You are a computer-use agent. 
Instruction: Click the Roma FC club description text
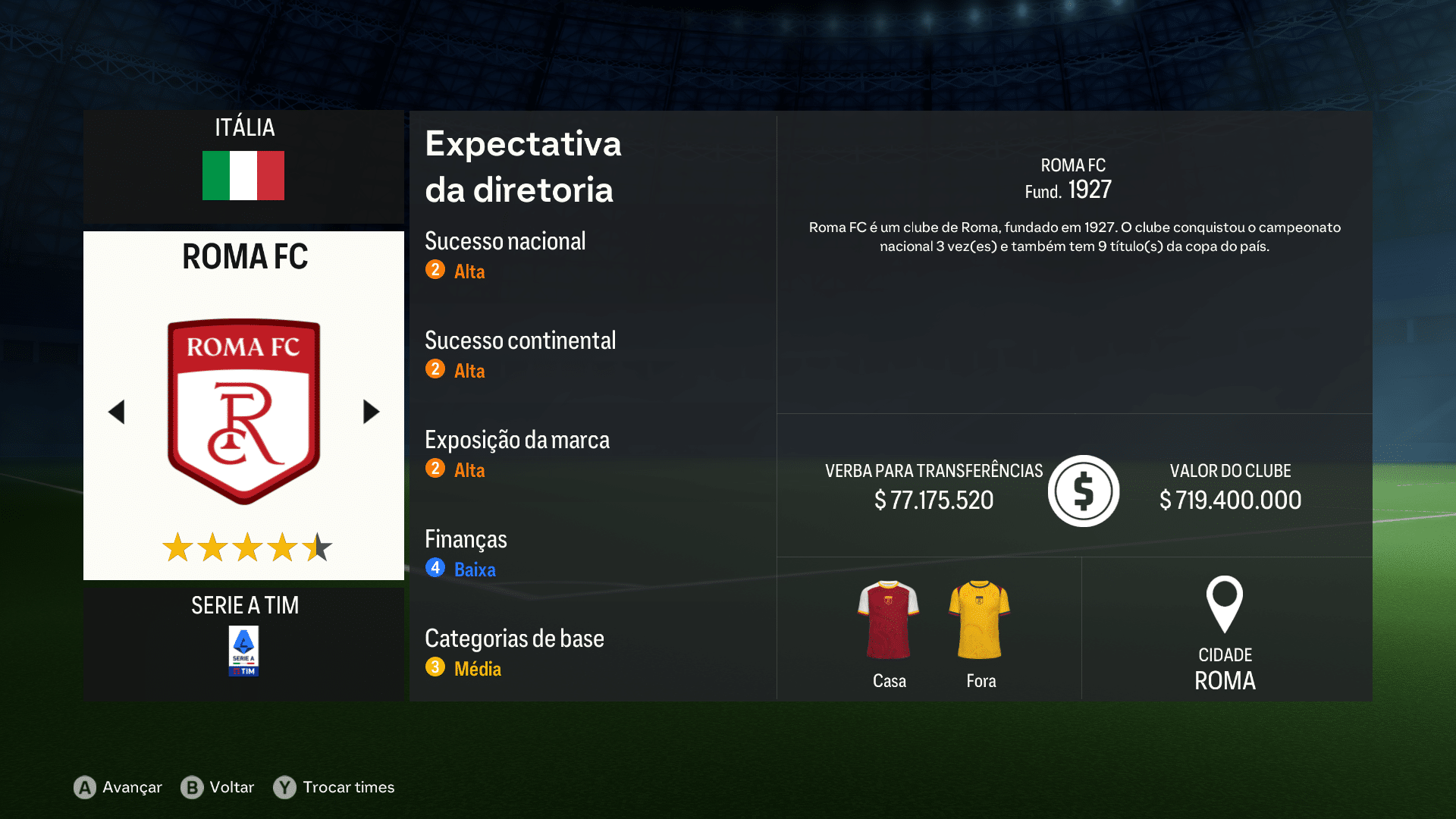(1074, 237)
